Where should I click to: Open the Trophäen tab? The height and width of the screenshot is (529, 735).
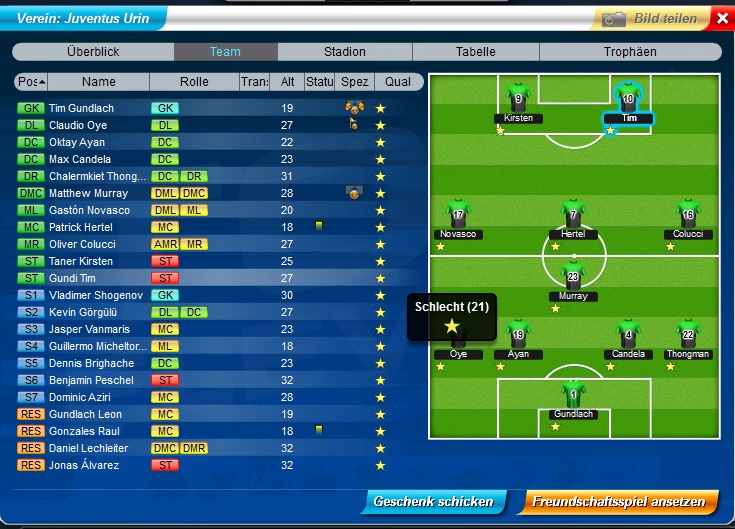(629, 52)
